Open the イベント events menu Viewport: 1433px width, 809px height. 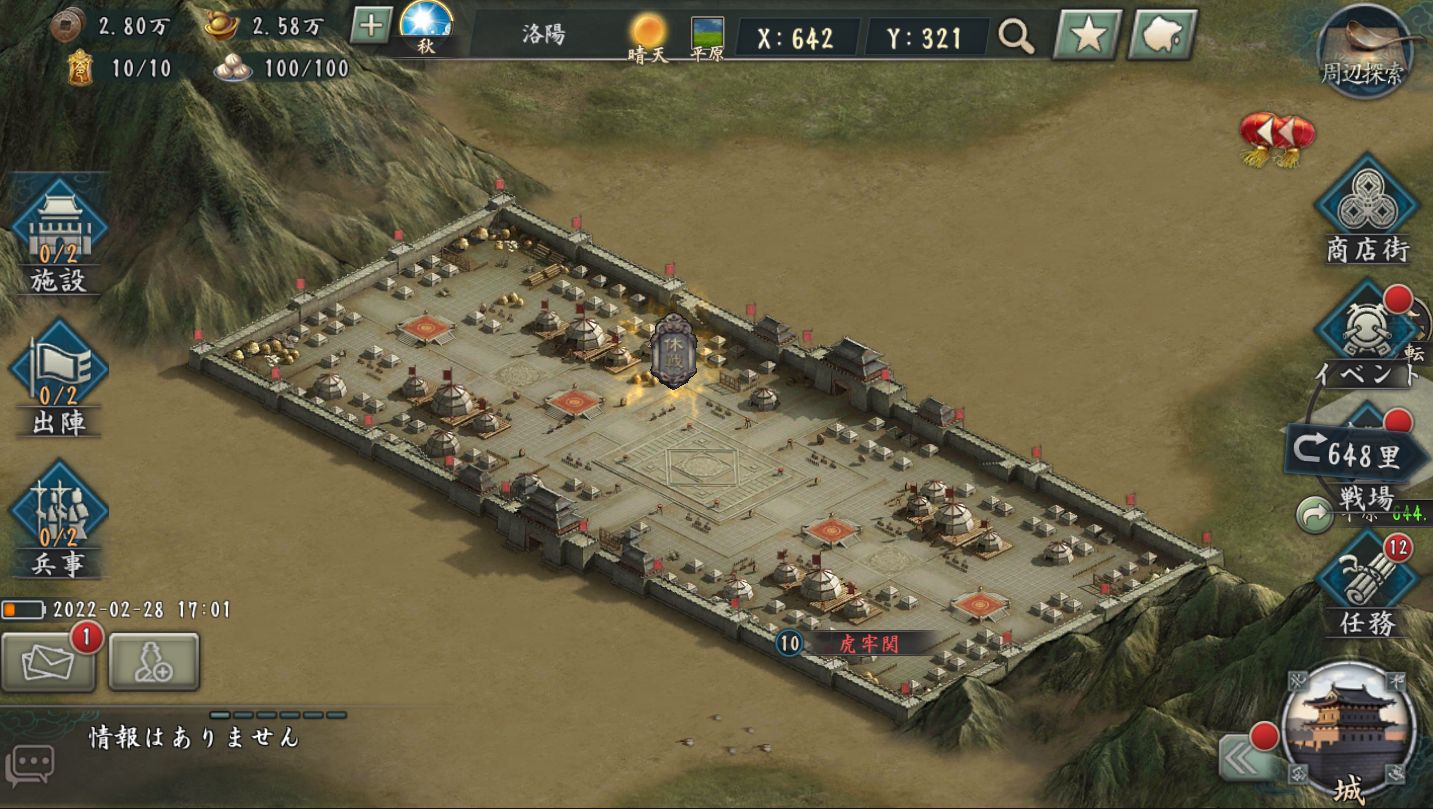click(x=1365, y=335)
